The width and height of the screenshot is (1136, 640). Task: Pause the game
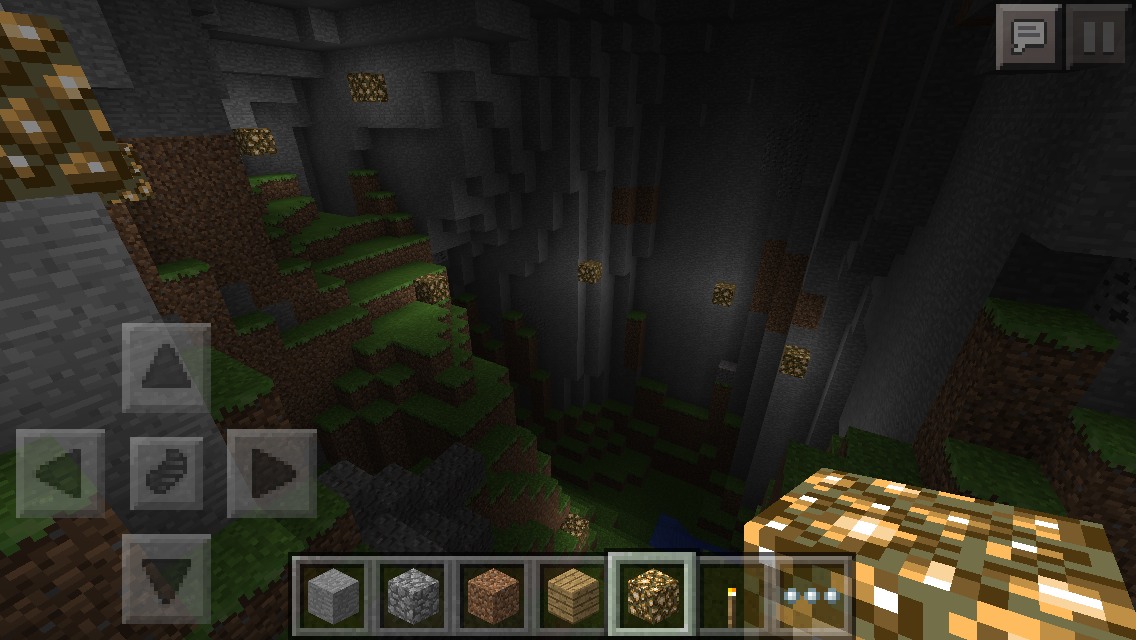pyautogui.click(x=1097, y=37)
